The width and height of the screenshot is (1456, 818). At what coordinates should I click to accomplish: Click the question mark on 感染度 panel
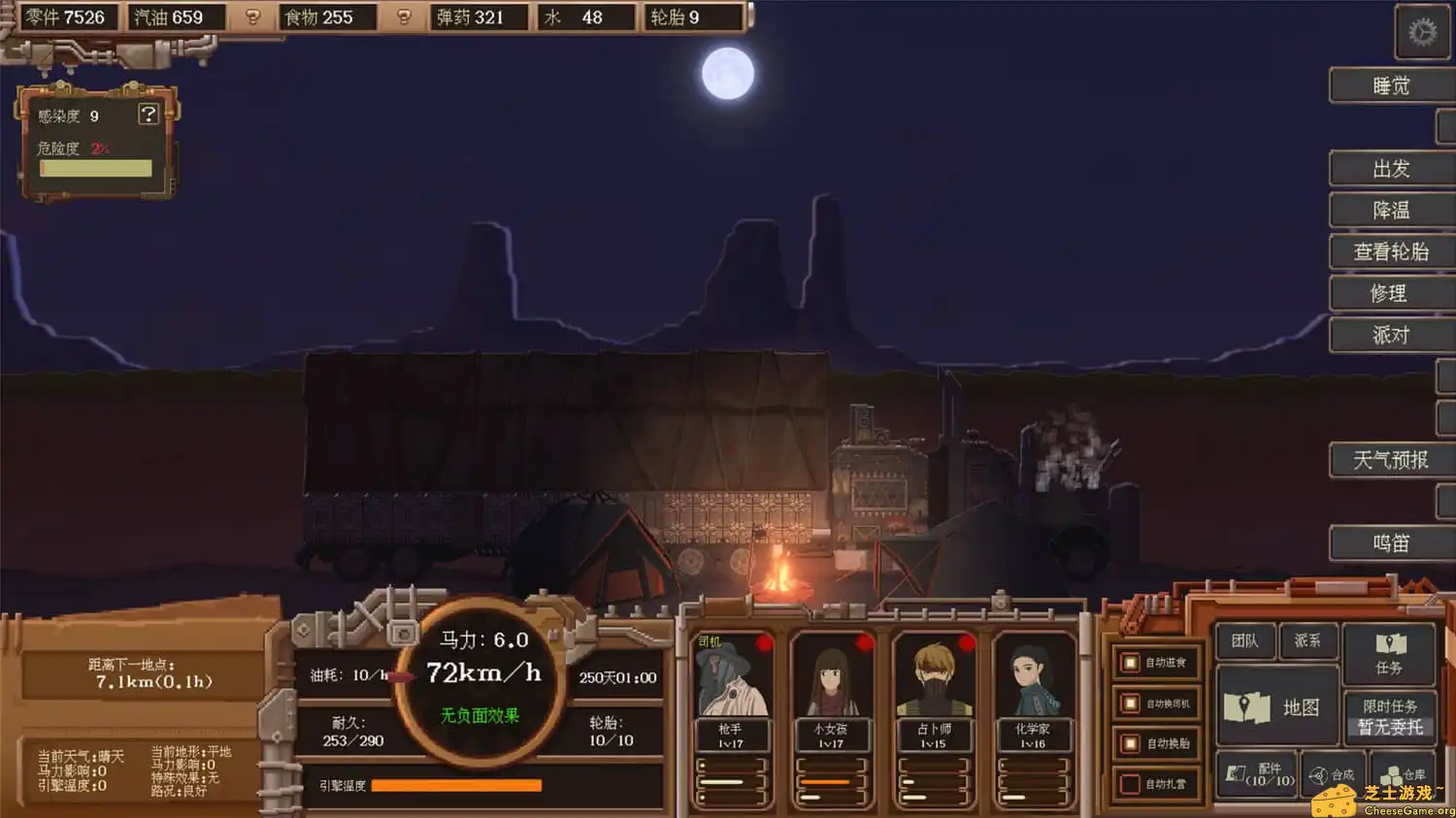pyautogui.click(x=148, y=115)
